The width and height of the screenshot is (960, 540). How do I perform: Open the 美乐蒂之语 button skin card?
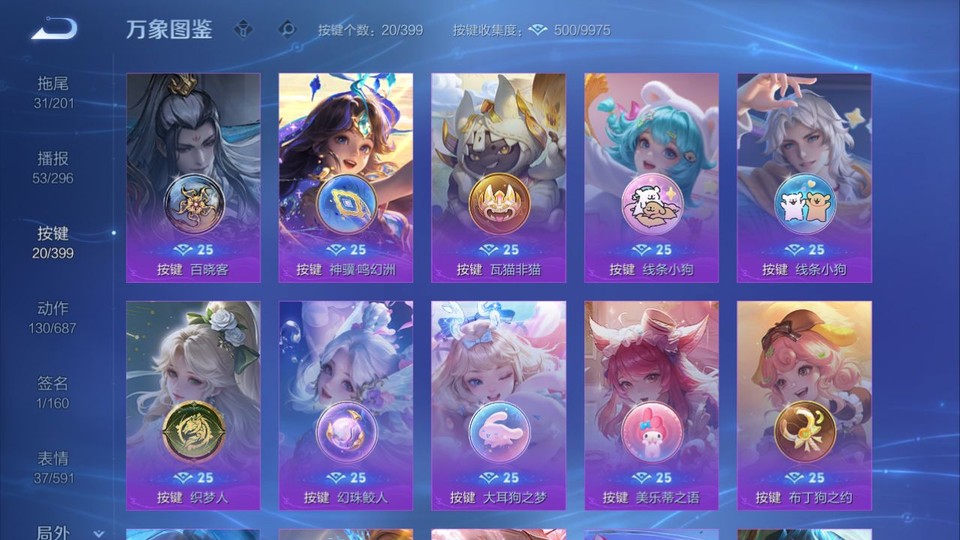tap(651, 405)
